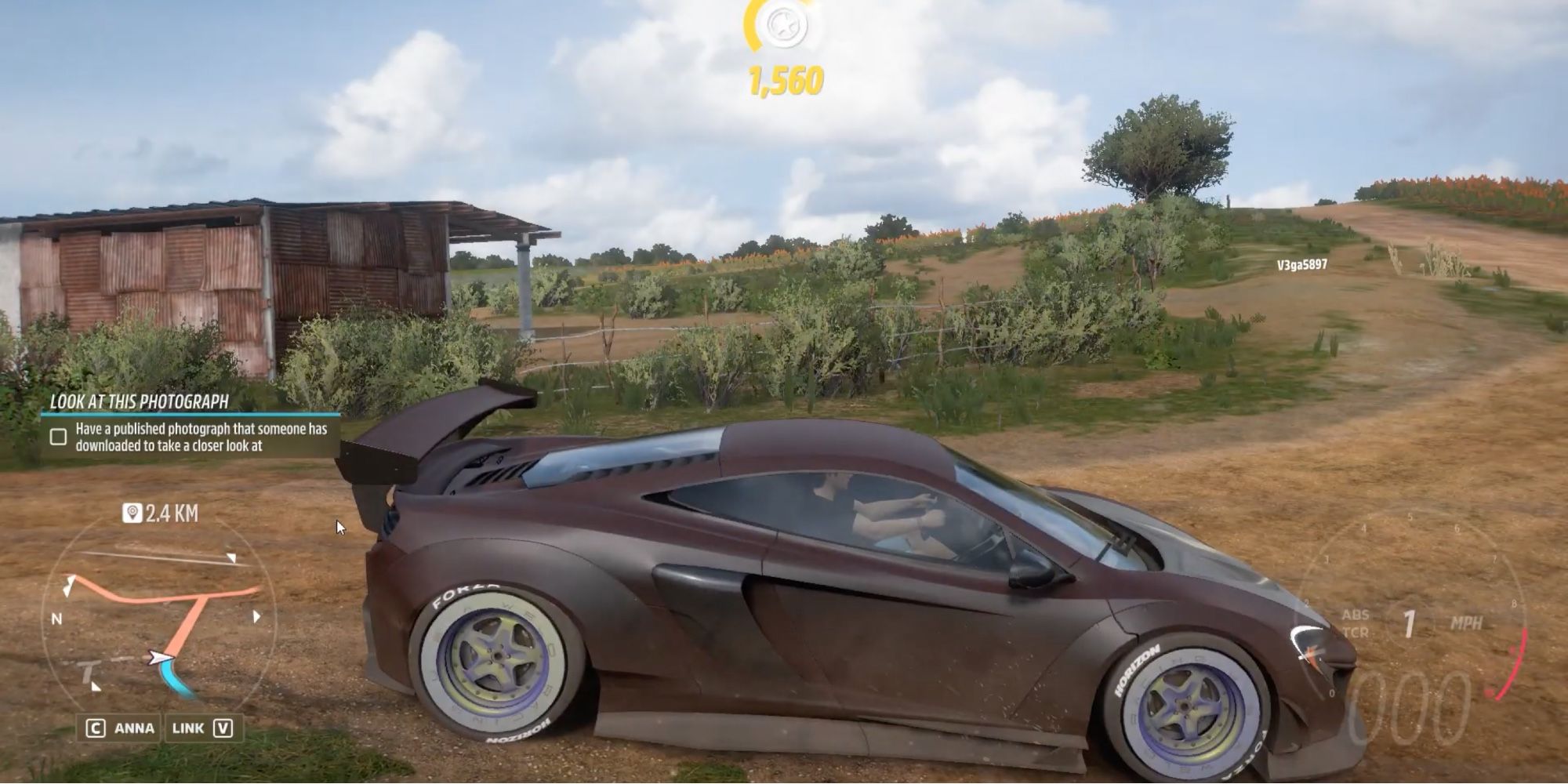Select the gear indicator showing 1
The height and width of the screenshot is (784, 1568).
click(x=1408, y=621)
